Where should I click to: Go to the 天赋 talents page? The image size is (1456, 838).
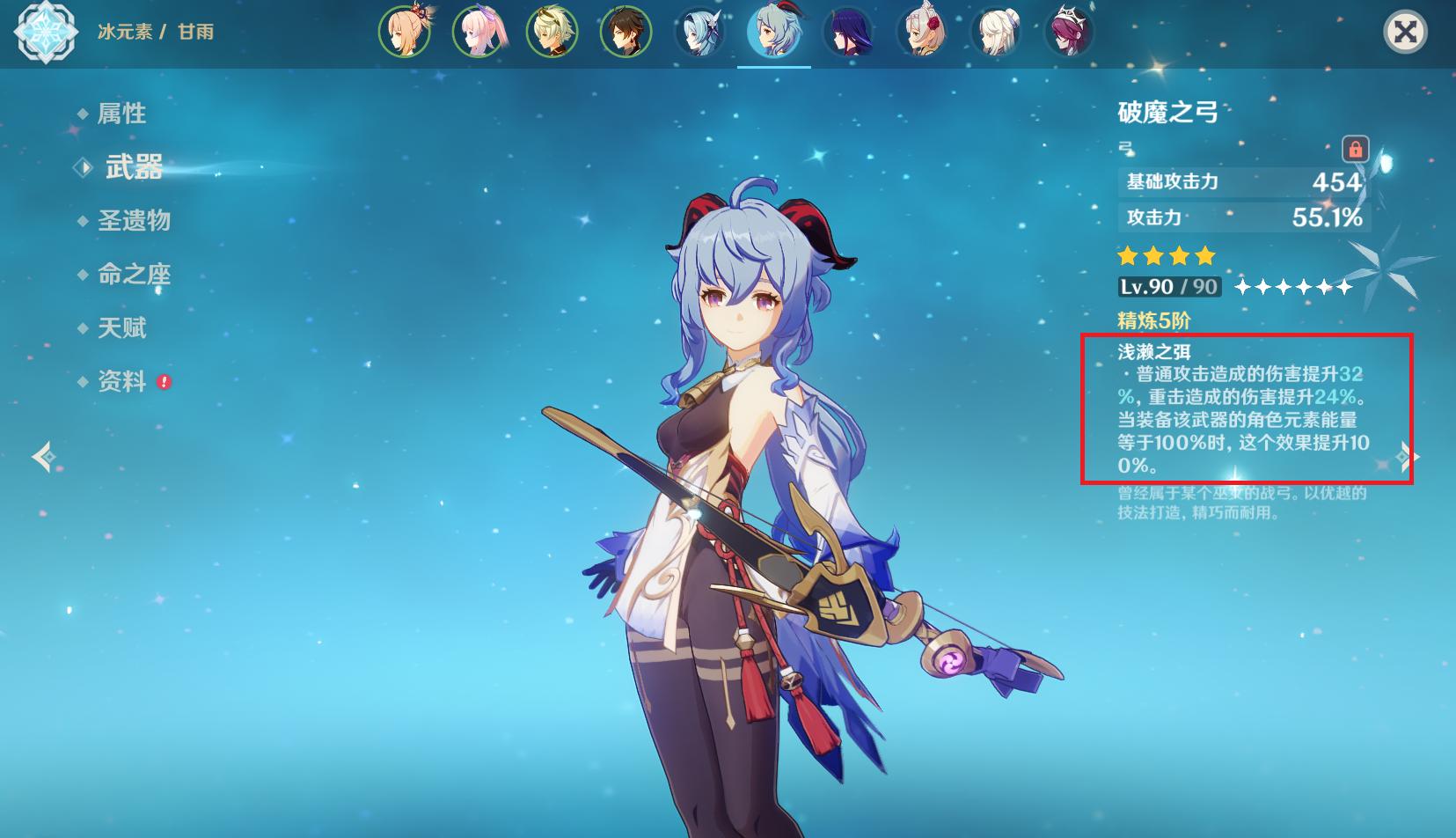pyautogui.click(x=121, y=328)
